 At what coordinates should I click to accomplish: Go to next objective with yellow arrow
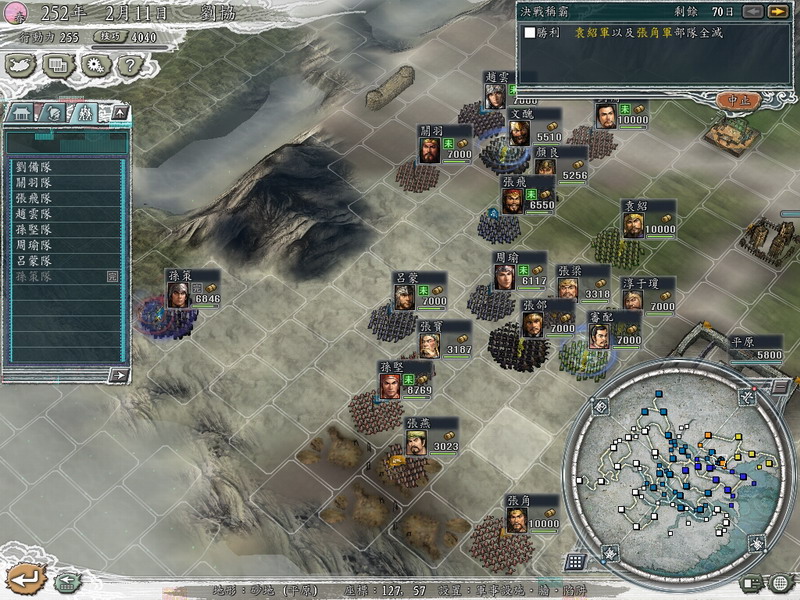777,11
